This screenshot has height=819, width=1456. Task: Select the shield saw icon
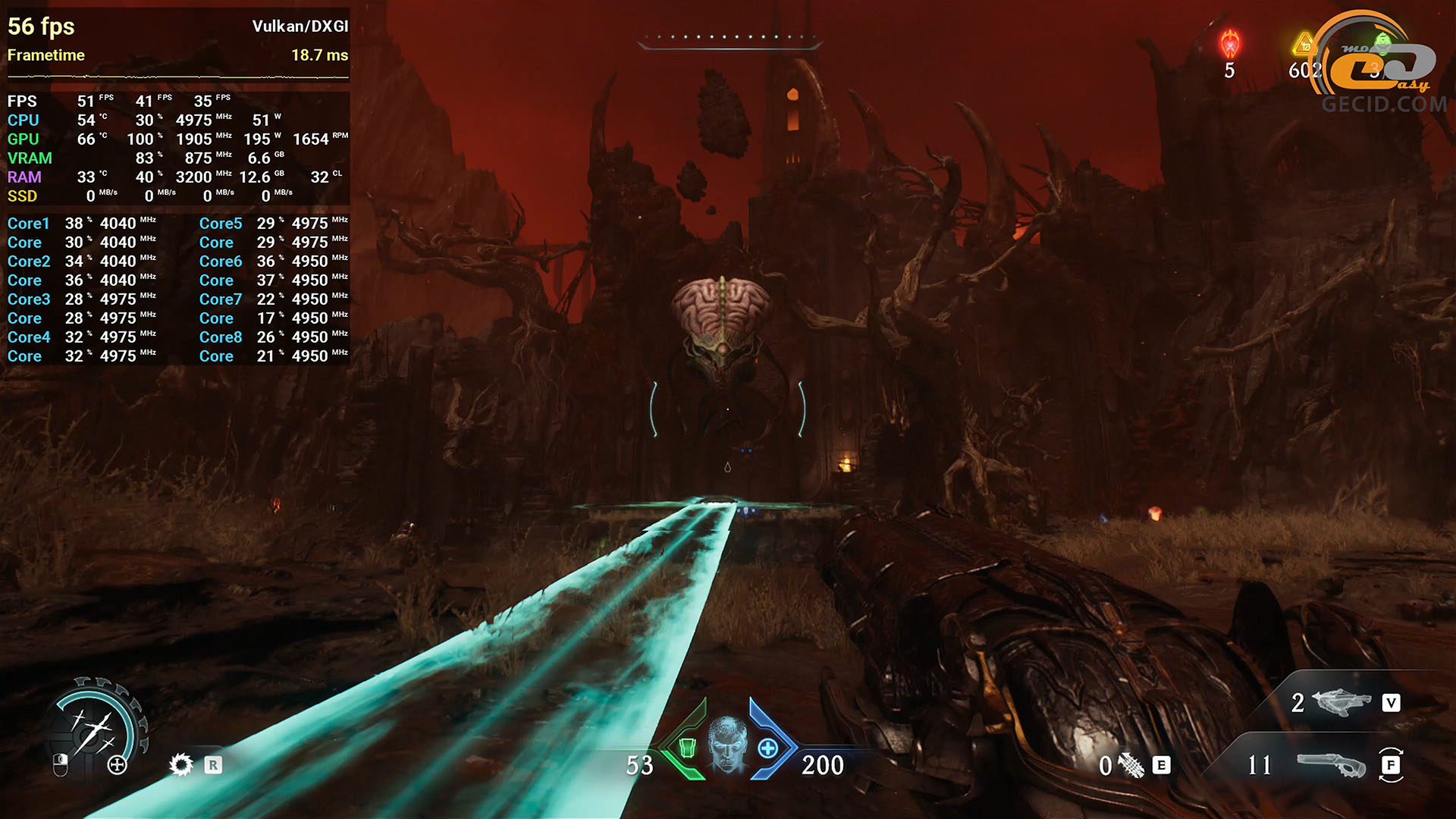click(180, 764)
